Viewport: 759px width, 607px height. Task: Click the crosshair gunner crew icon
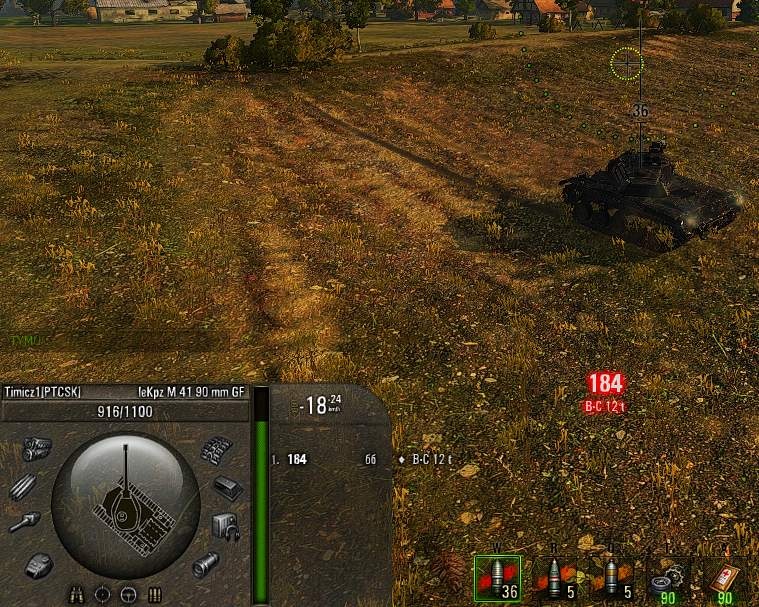(102, 595)
